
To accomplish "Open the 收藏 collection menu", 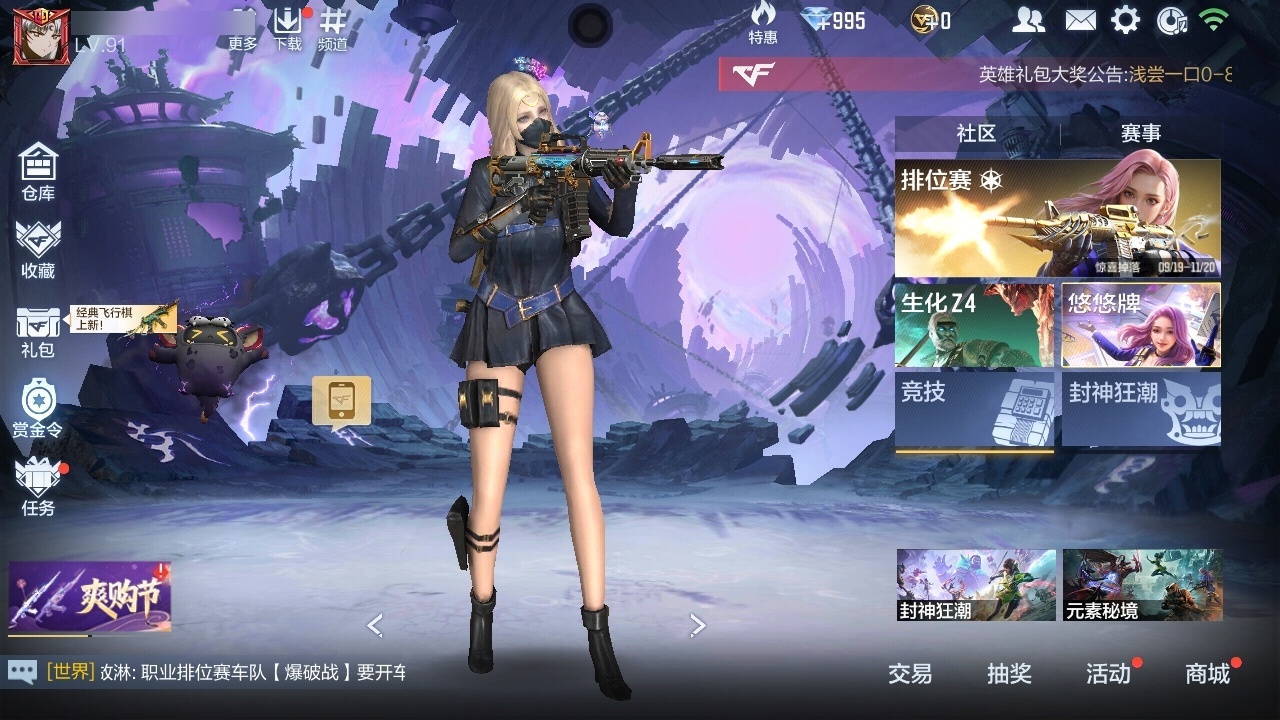I will tap(38, 248).
